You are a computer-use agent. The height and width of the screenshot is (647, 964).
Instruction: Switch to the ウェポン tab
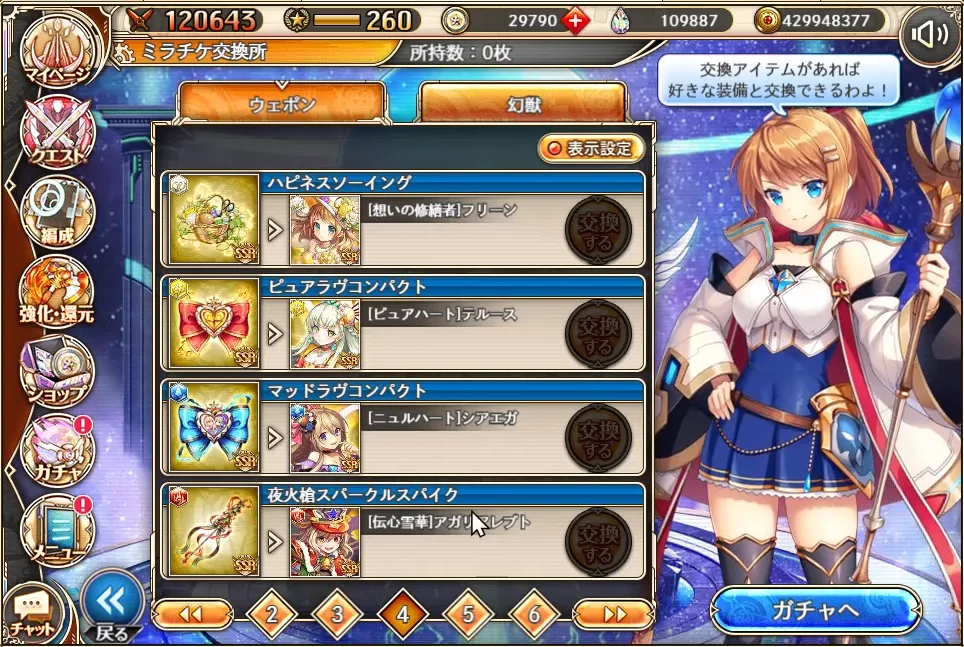tap(282, 103)
